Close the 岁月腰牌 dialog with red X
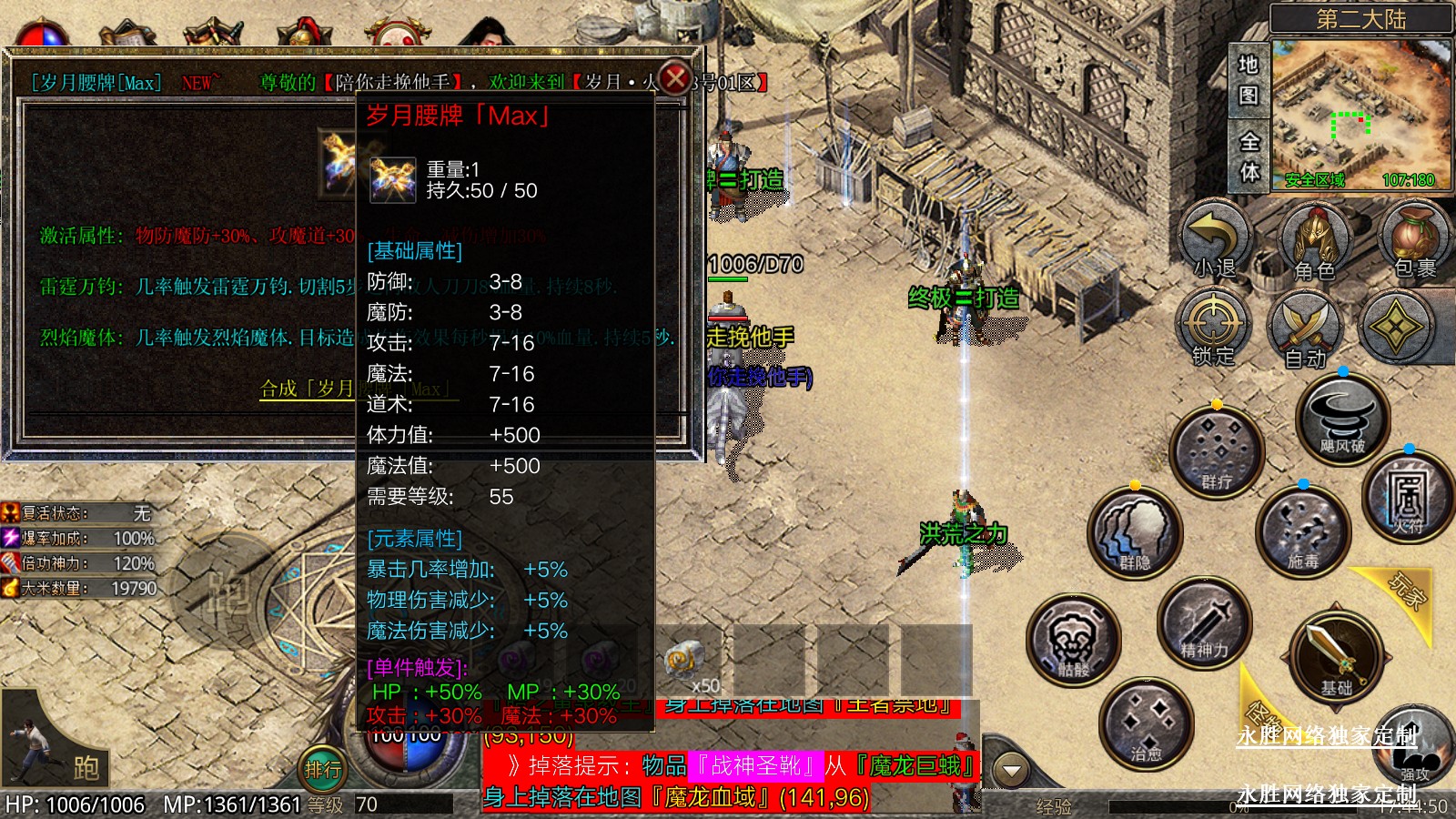The height and width of the screenshot is (819, 1456). click(x=675, y=78)
